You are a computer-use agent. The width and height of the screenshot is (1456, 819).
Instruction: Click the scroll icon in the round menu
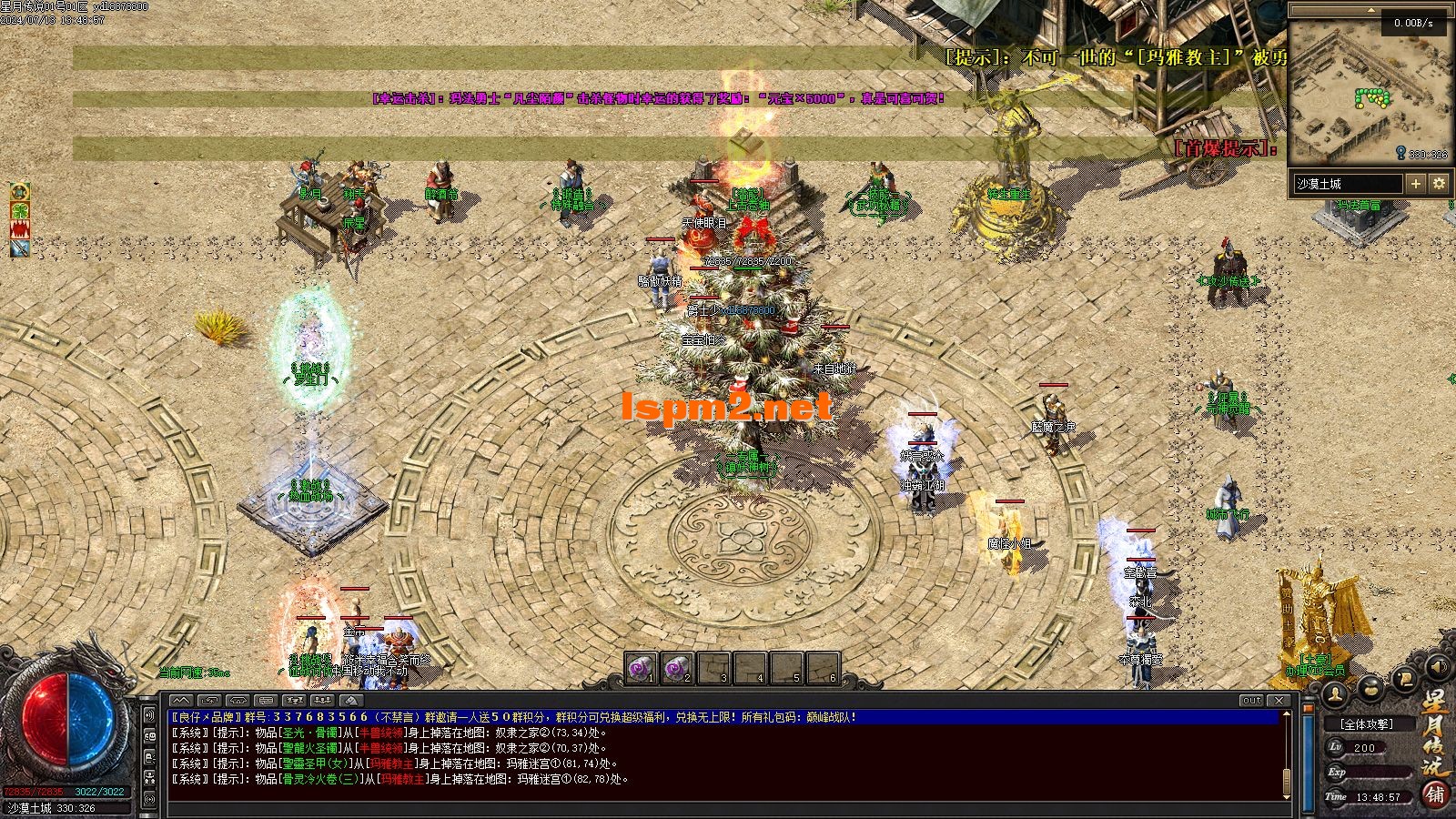pyautogui.click(x=1405, y=678)
